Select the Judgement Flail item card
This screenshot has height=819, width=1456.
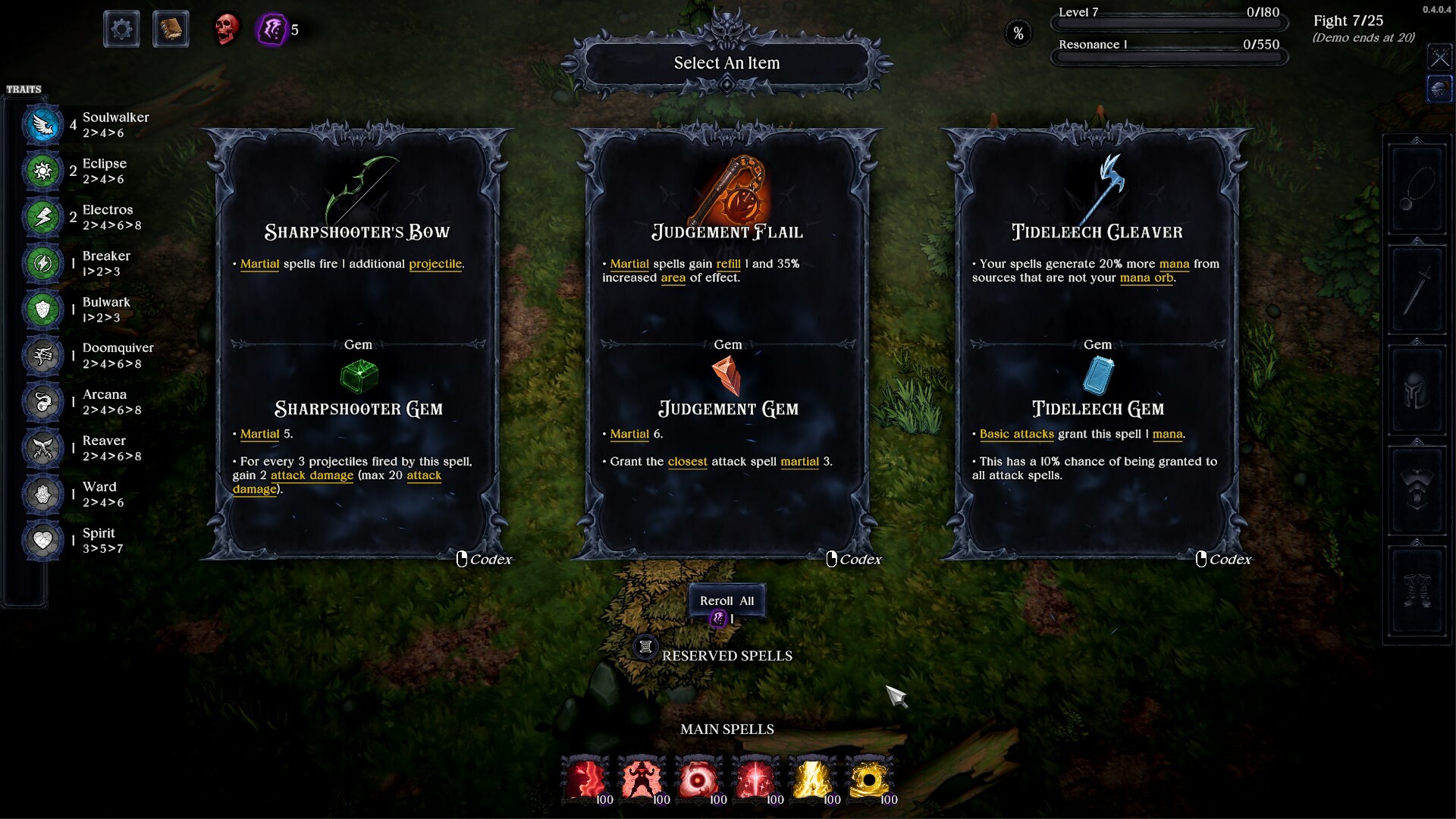727,341
